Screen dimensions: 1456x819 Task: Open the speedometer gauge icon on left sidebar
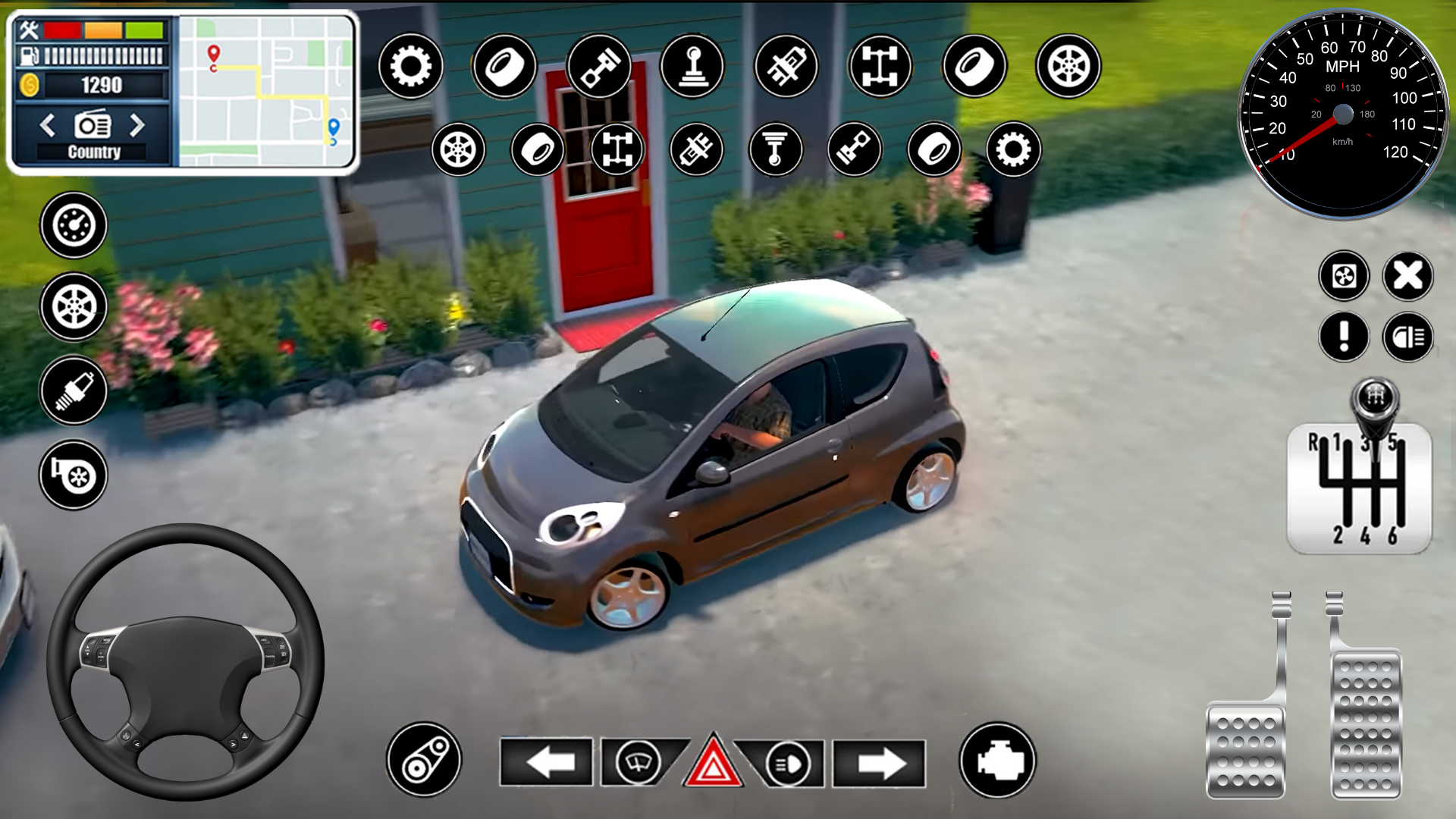pyautogui.click(x=72, y=224)
